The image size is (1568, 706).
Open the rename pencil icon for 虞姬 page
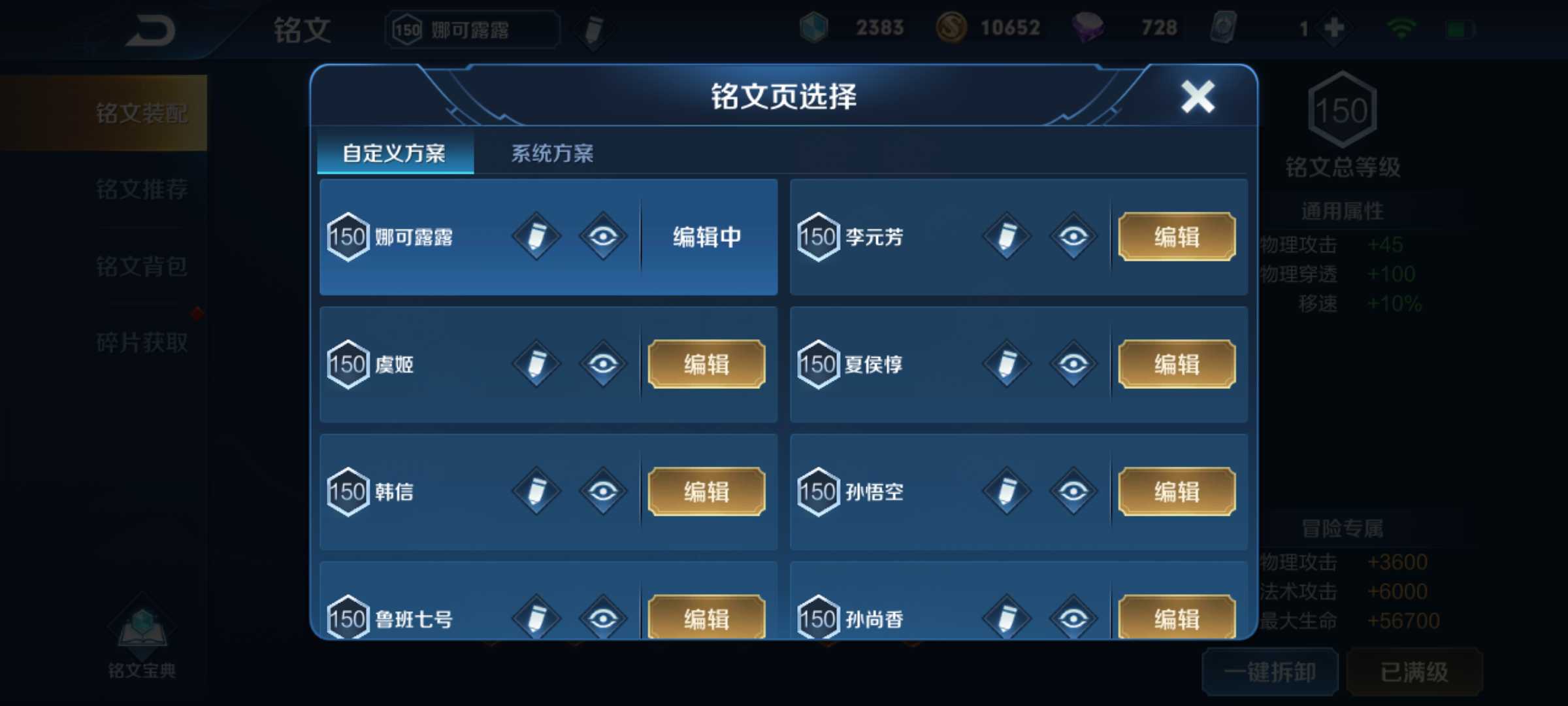[536, 363]
